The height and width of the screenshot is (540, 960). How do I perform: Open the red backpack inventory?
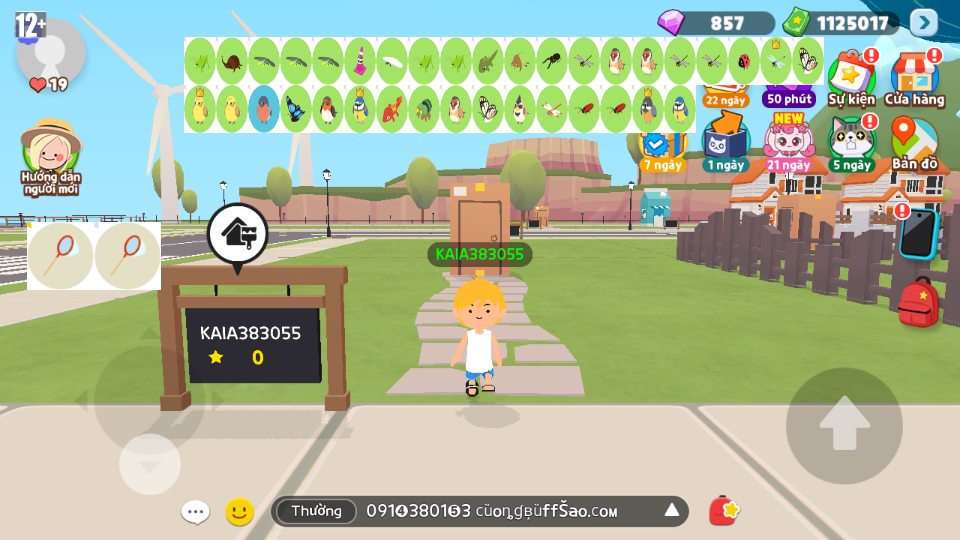click(x=918, y=303)
